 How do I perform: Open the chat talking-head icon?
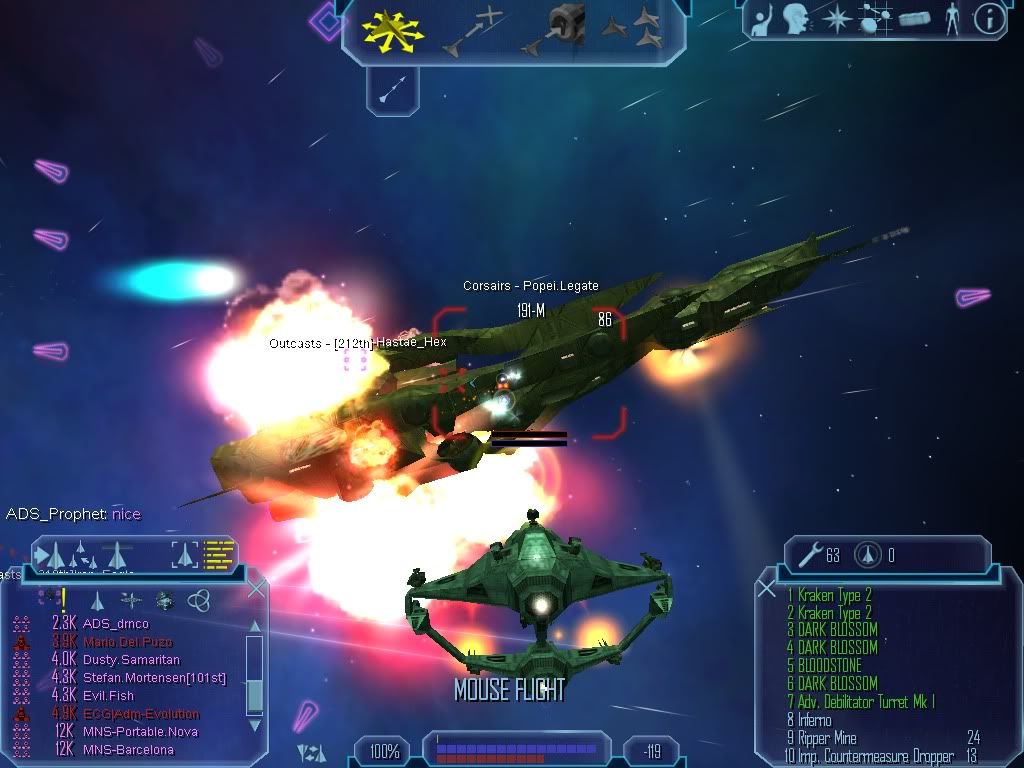[796, 19]
